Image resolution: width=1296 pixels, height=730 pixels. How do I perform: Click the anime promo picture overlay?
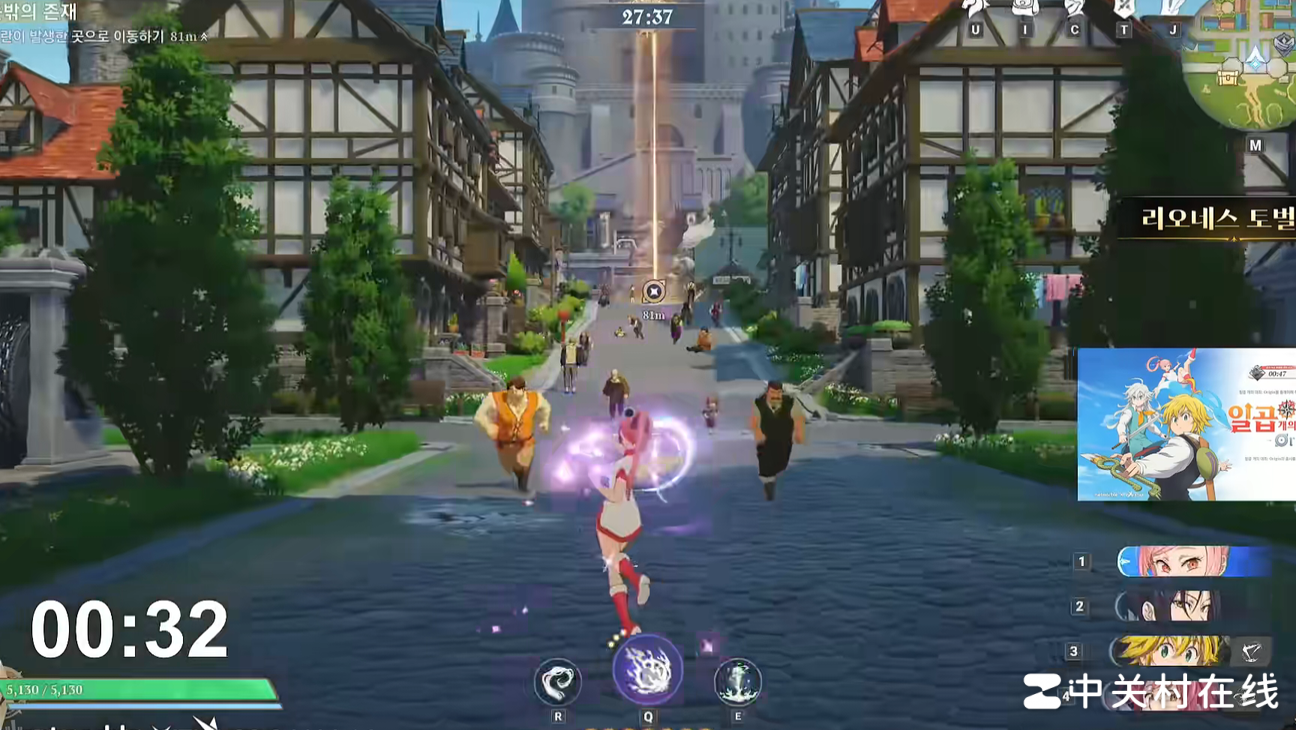(1186, 424)
